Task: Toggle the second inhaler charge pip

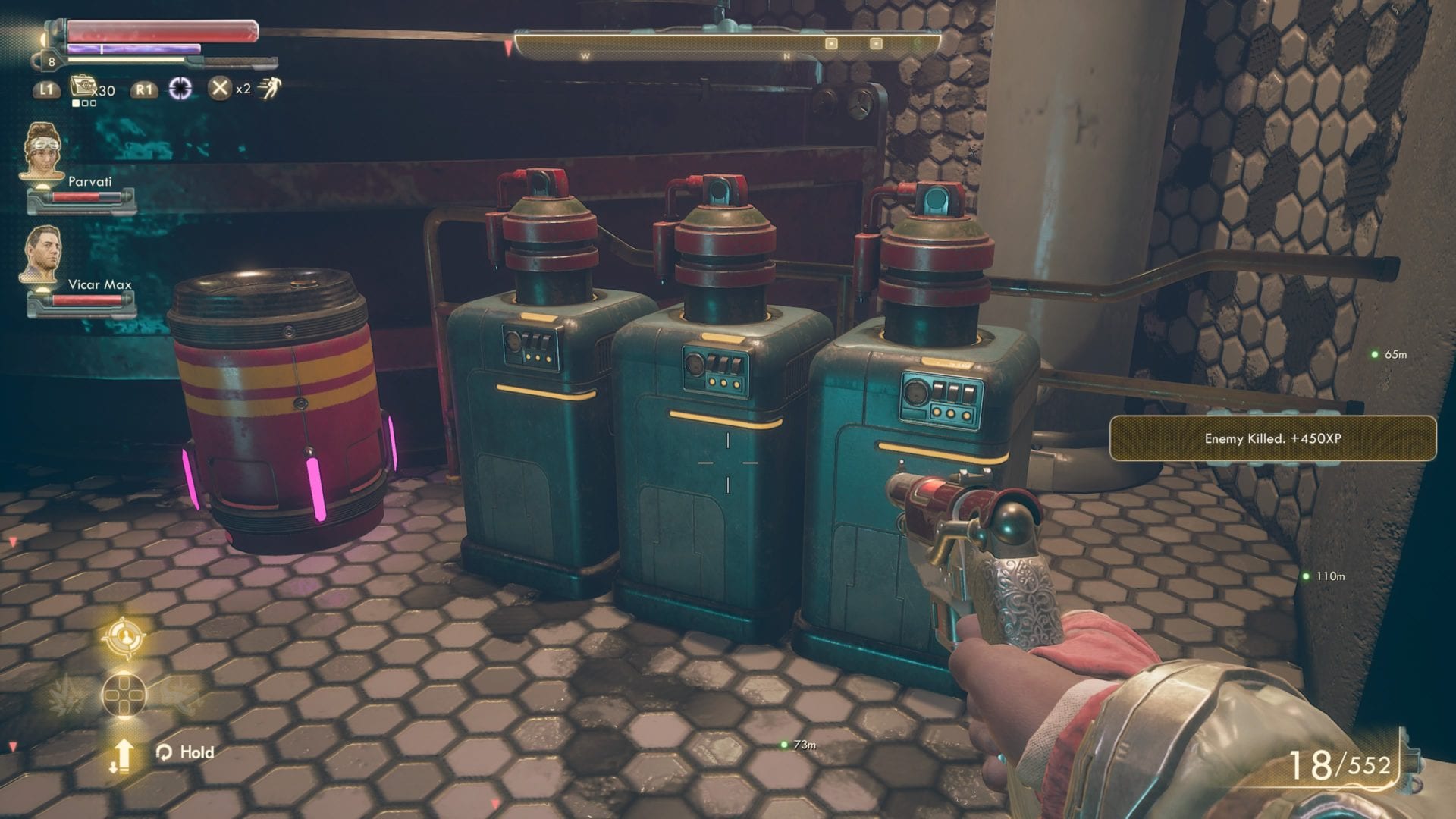Action: pyautogui.click(x=85, y=103)
